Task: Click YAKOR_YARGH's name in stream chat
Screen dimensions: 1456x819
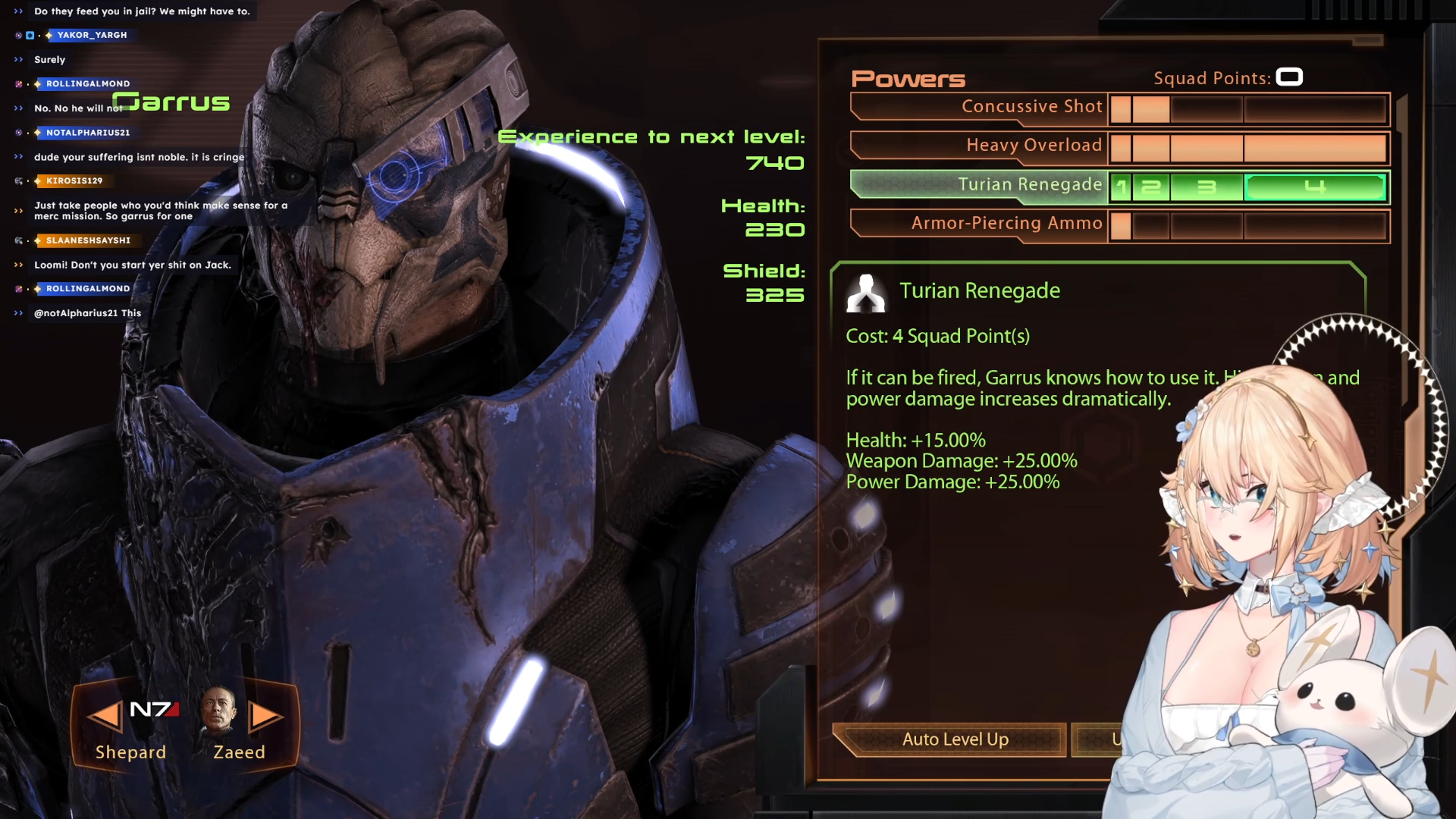Action: pos(92,35)
